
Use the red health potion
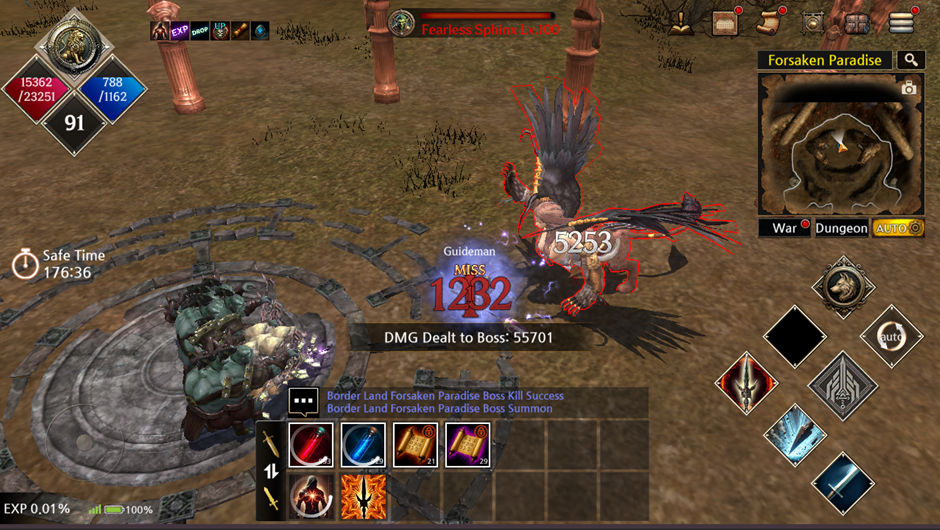coord(311,445)
